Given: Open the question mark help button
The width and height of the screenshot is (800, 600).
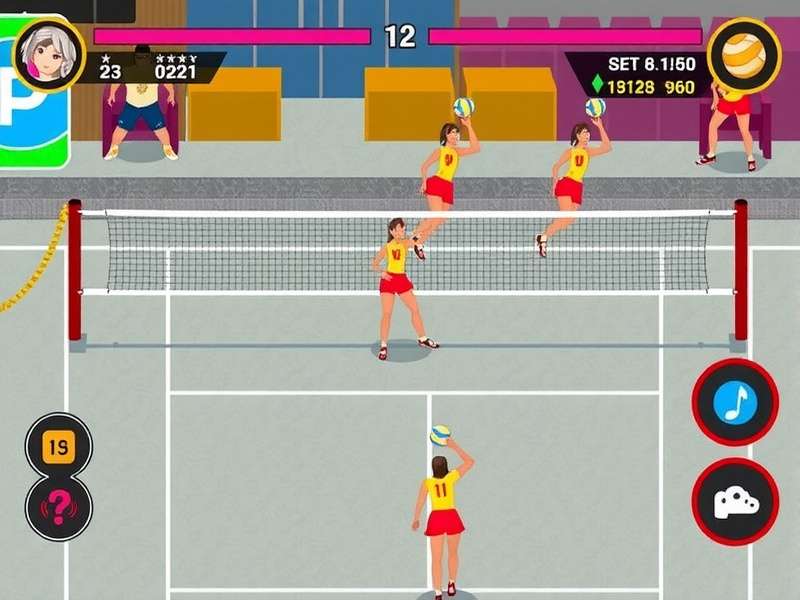Looking at the screenshot, I should pos(58,507).
